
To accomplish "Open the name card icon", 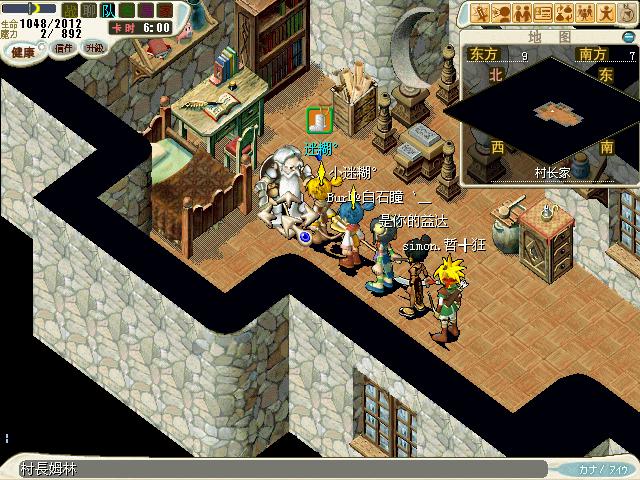I will tap(543, 13).
